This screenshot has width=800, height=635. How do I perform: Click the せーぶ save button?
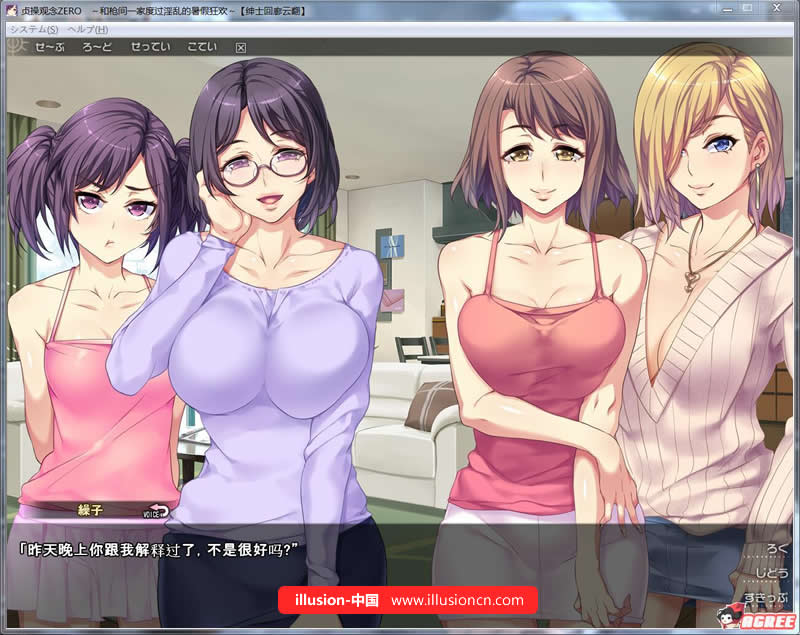(50, 47)
